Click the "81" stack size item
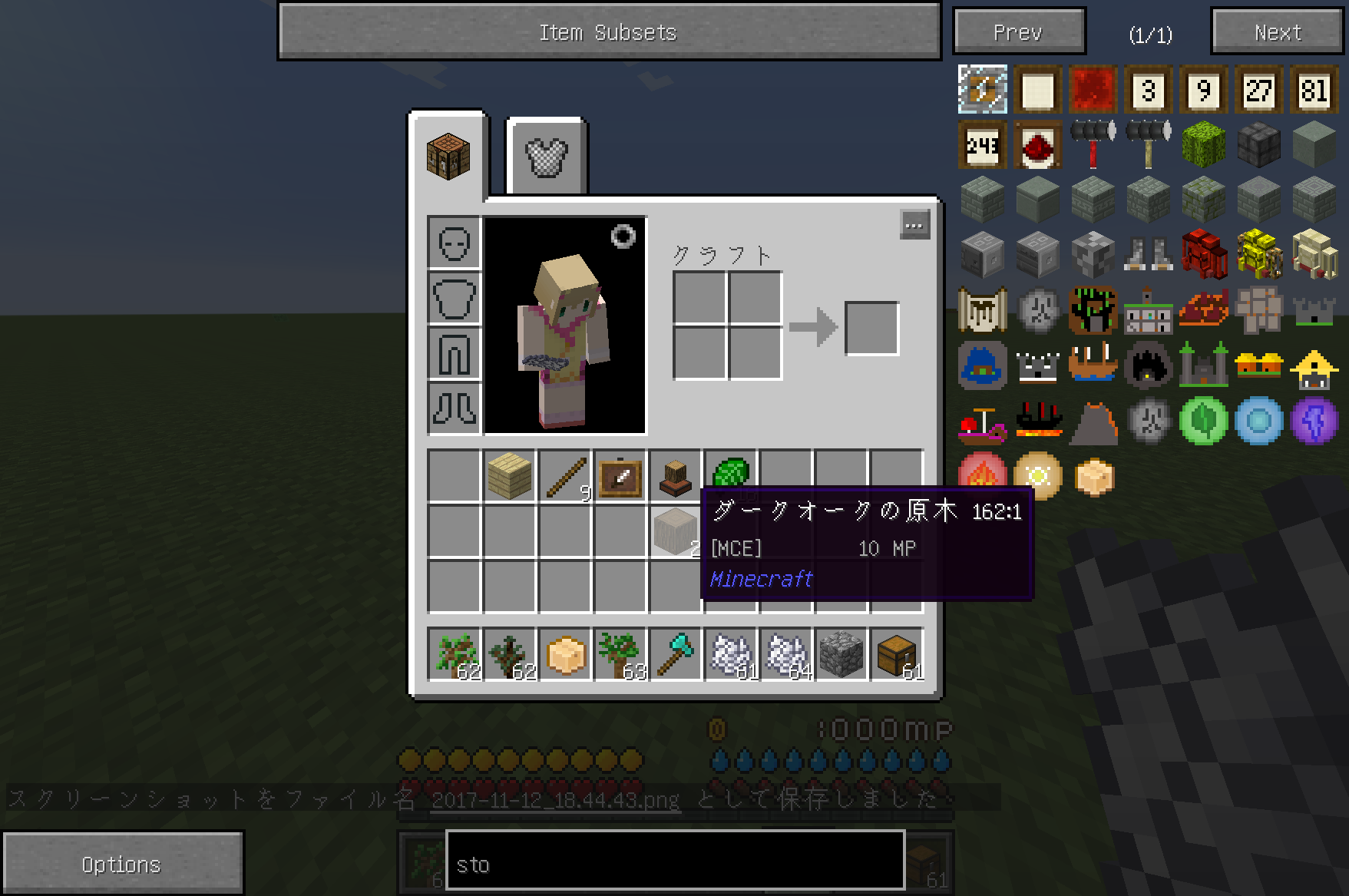This screenshot has width=1349, height=896. pos(1314,90)
